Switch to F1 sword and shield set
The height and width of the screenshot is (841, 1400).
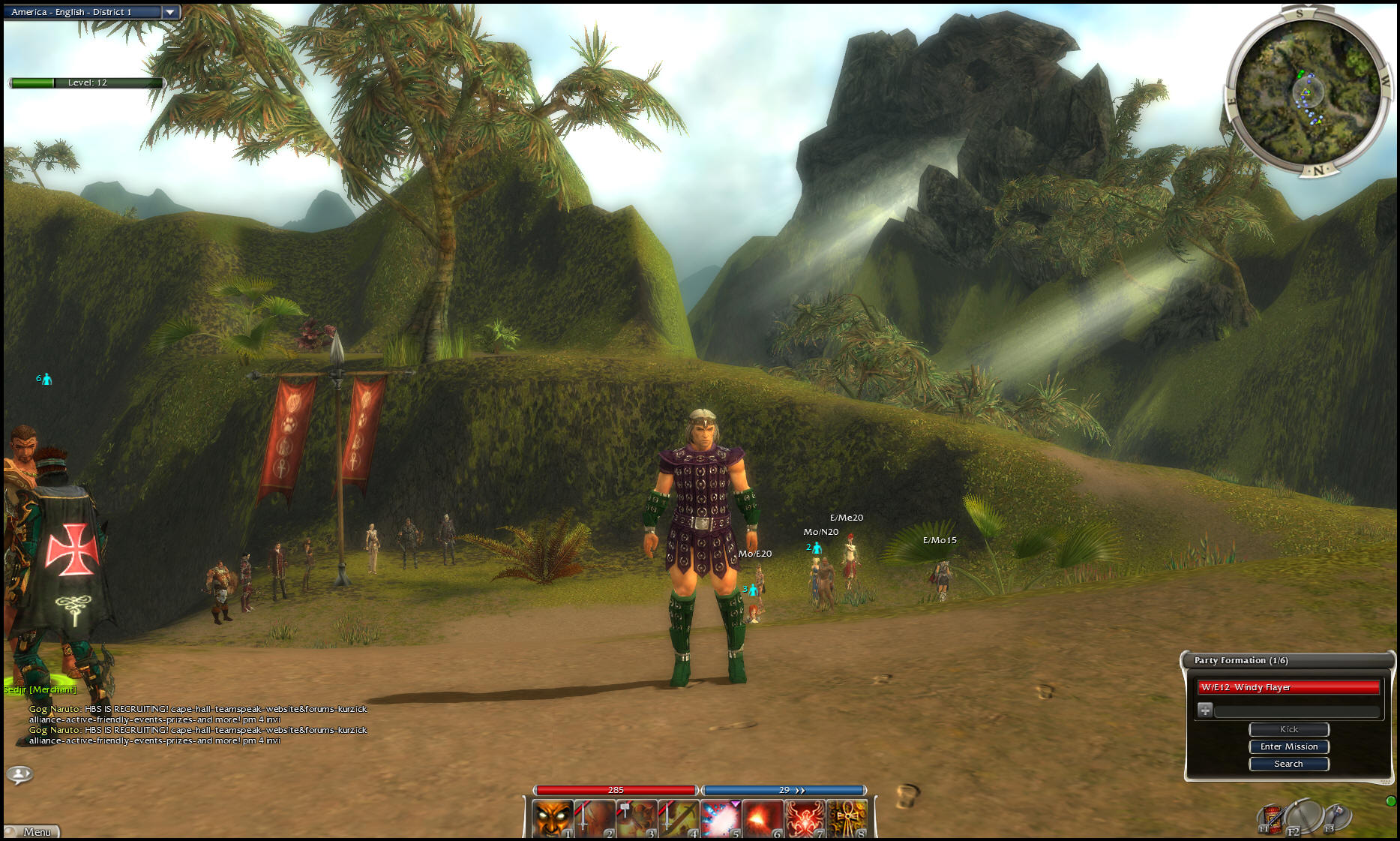point(1271,818)
